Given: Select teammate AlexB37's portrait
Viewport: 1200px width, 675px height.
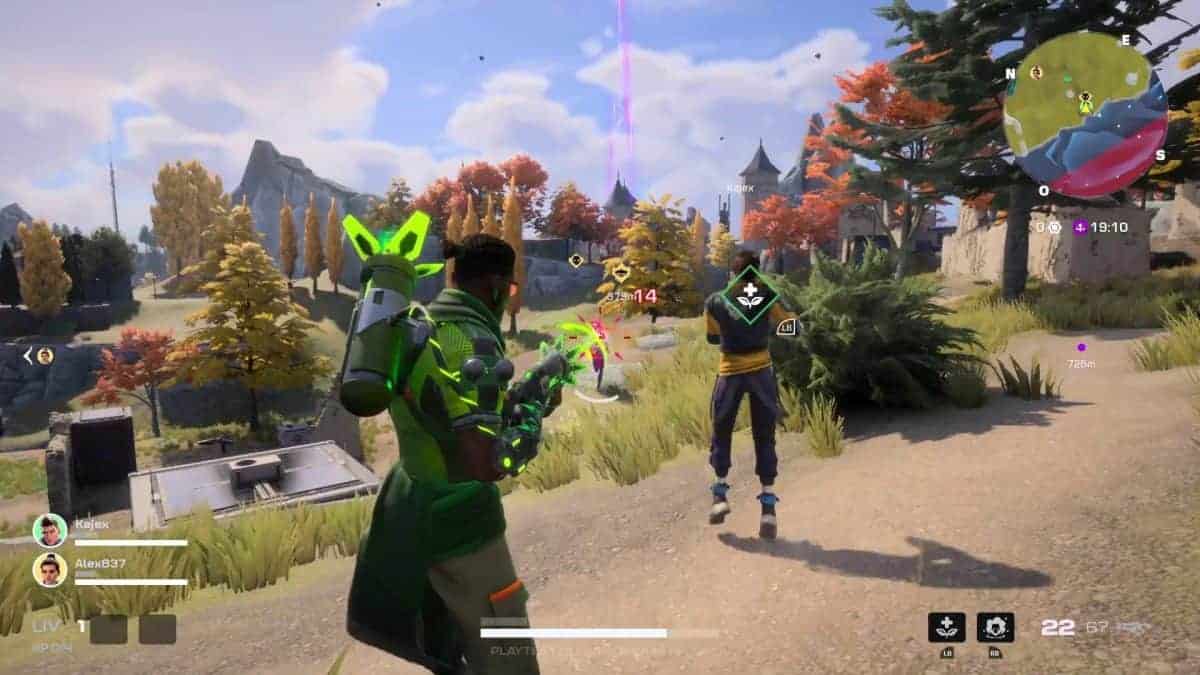Looking at the screenshot, I should [x=49, y=570].
